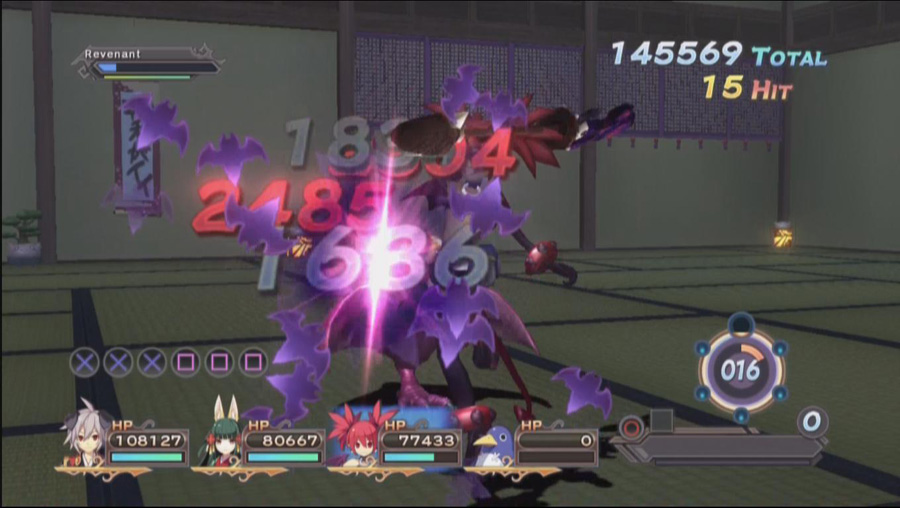Target the Revenant enemy name panel
The width and height of the screenshot is (900, 508).
[x=150, y=61]
